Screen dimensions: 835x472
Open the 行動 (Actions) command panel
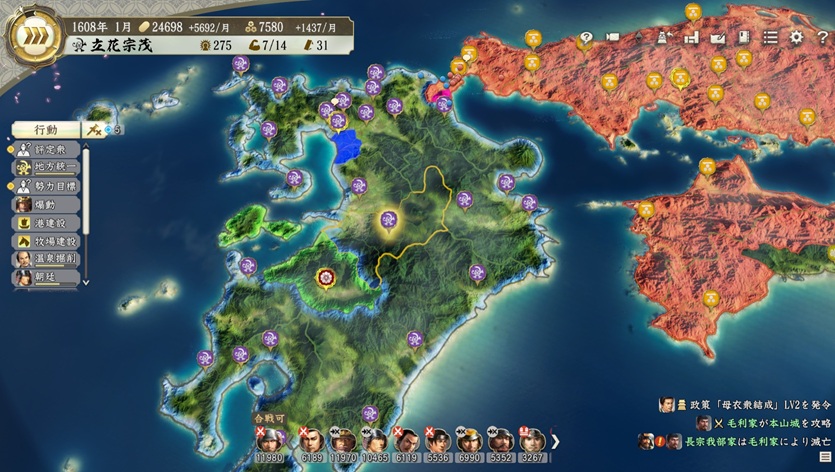point(47,130)
